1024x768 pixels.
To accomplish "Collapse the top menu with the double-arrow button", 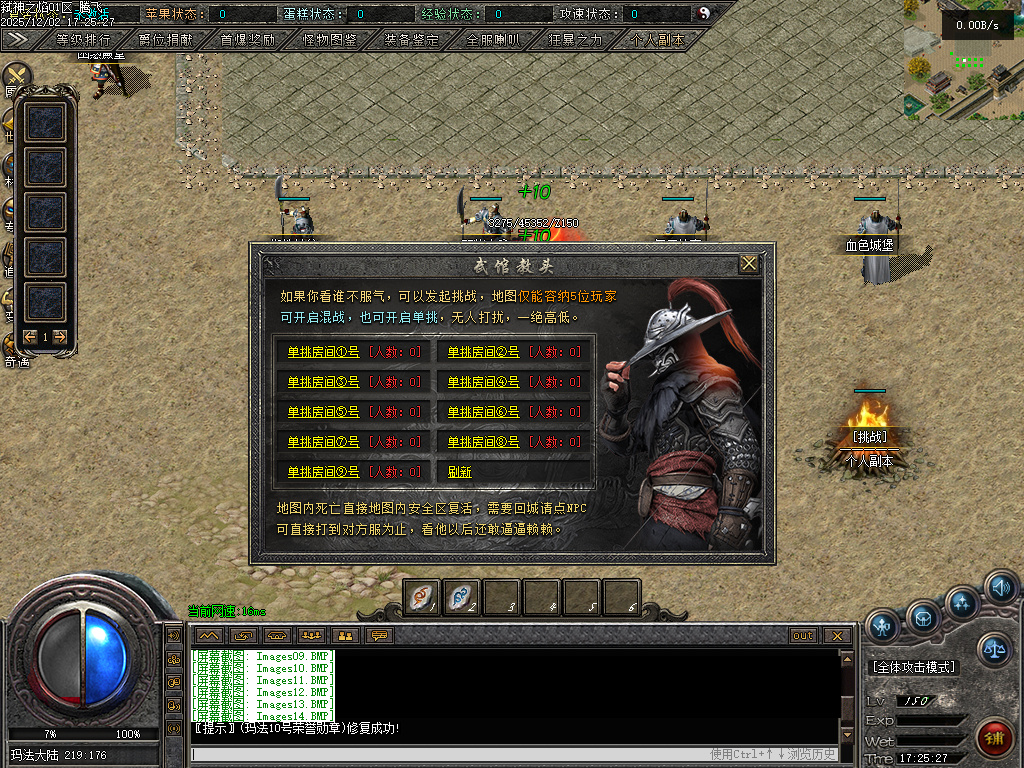I will (17, 39).
